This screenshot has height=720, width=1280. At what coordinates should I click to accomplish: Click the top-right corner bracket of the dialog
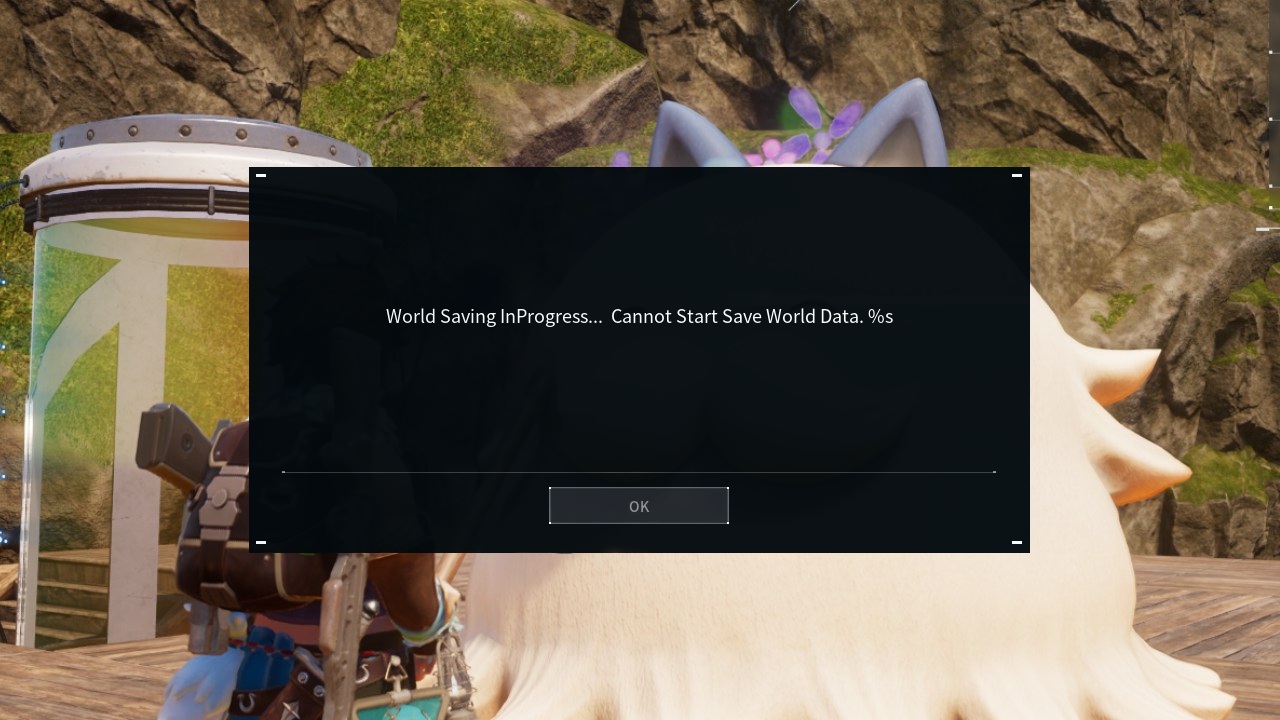click(x=1017, y=174)
